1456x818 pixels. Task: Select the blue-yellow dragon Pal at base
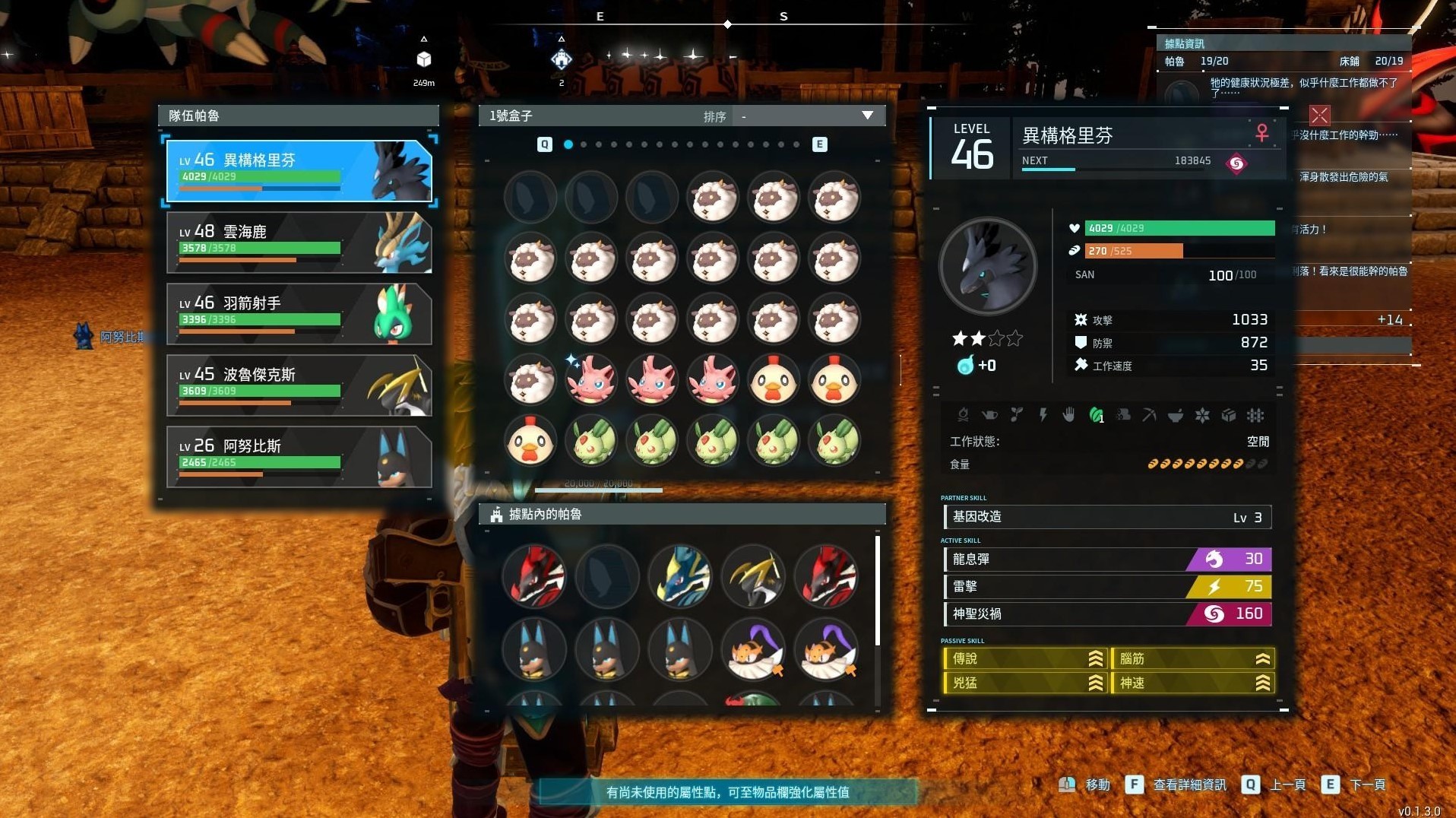tap(680, 575)
